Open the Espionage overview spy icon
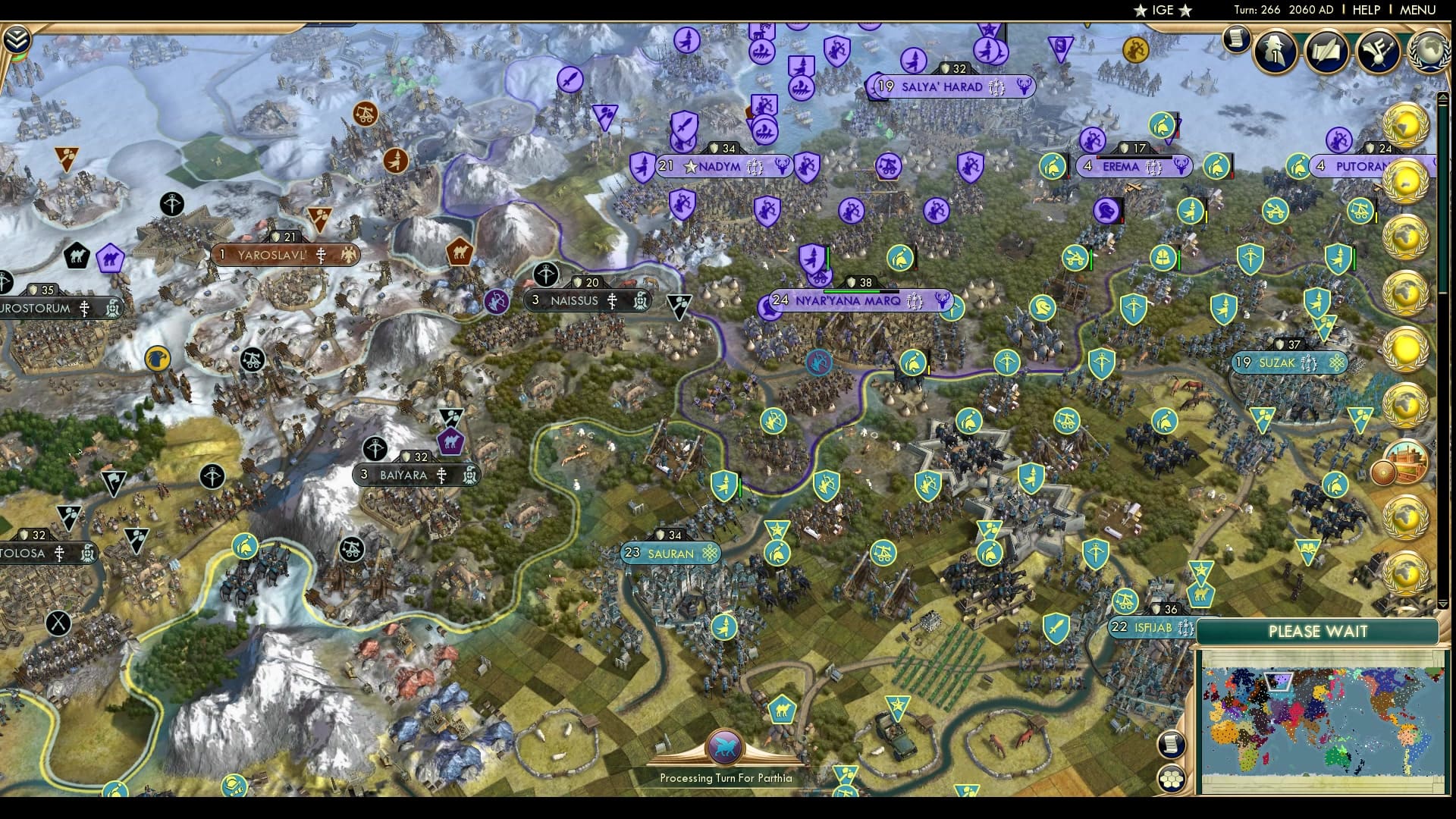 point(1274,50)
